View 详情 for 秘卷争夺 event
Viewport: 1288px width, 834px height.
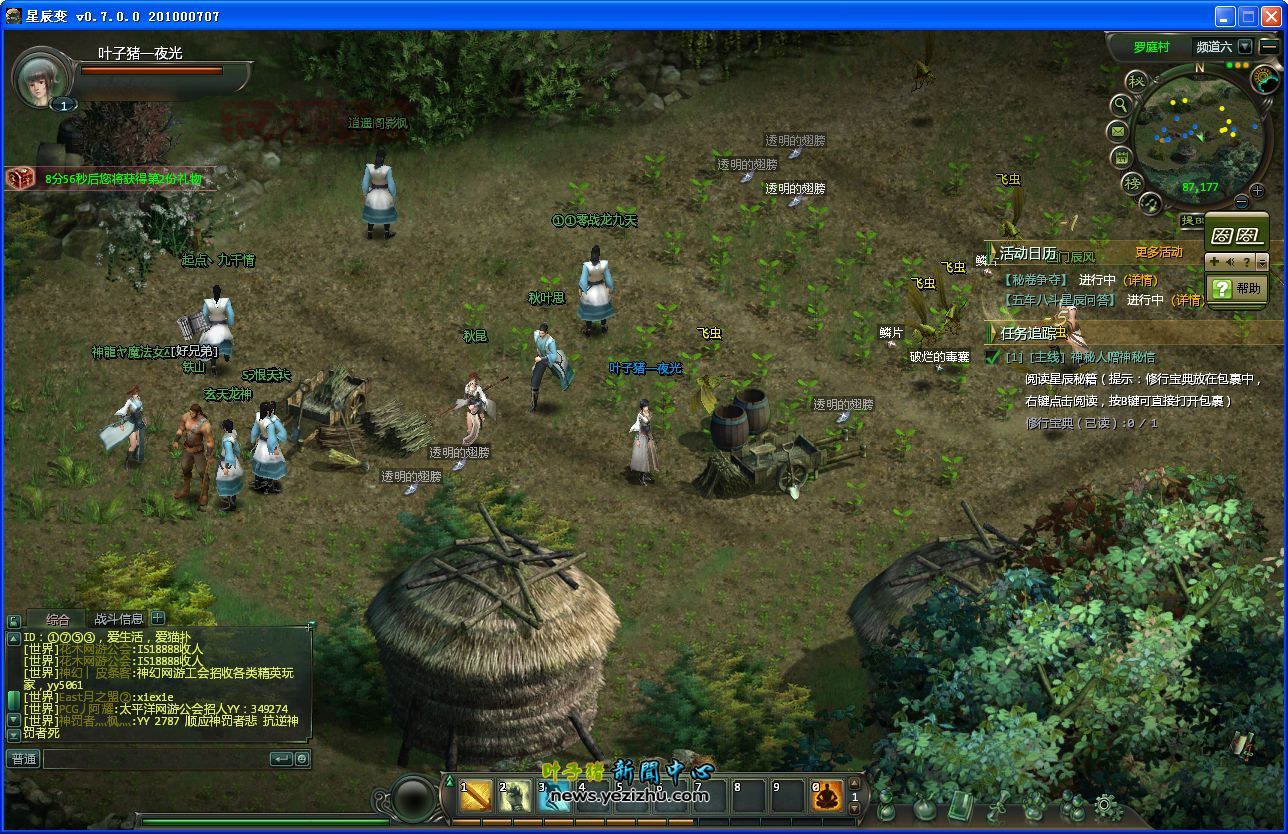point(1140,280)
